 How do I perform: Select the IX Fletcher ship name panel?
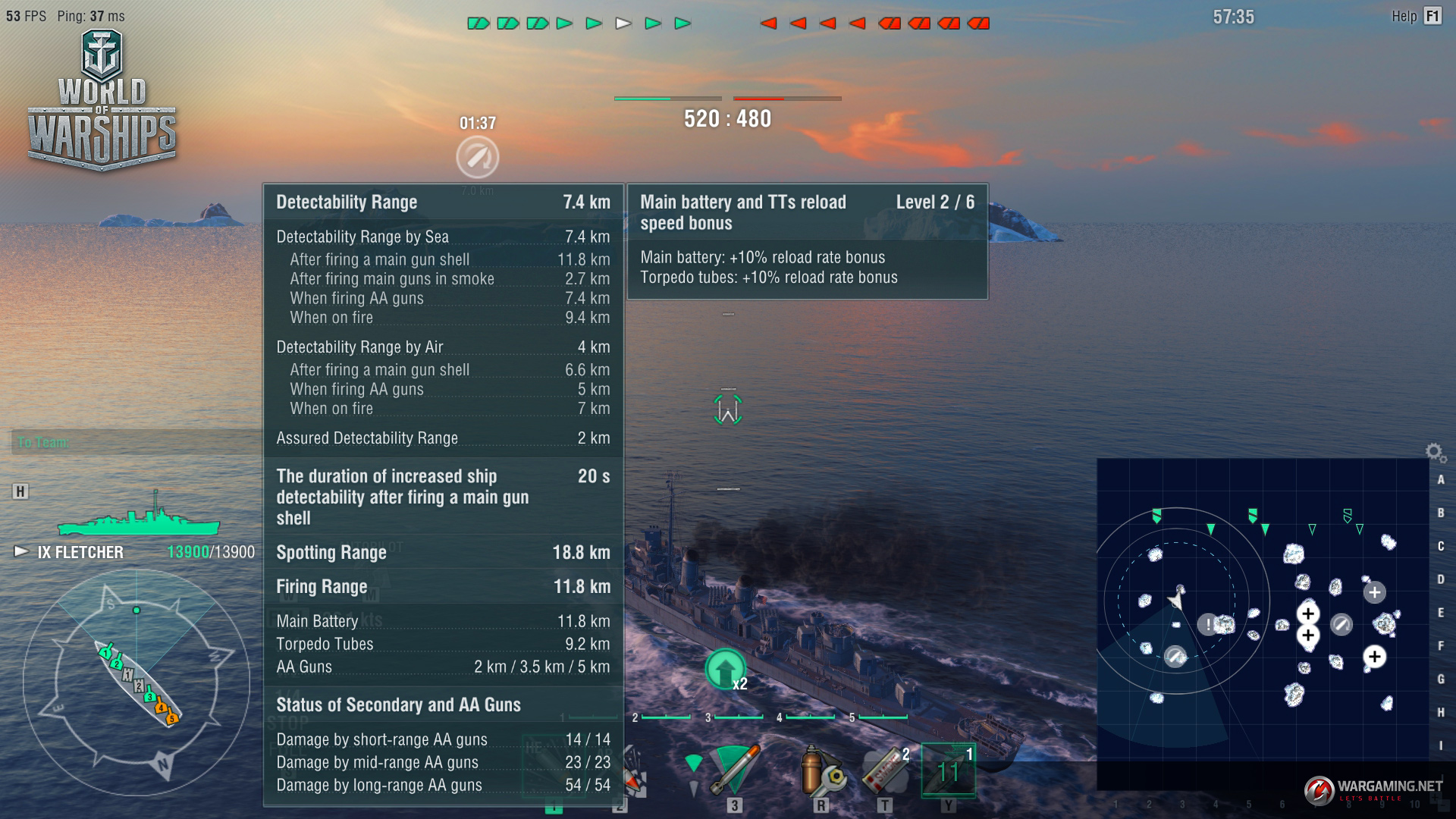pos(80,552)
